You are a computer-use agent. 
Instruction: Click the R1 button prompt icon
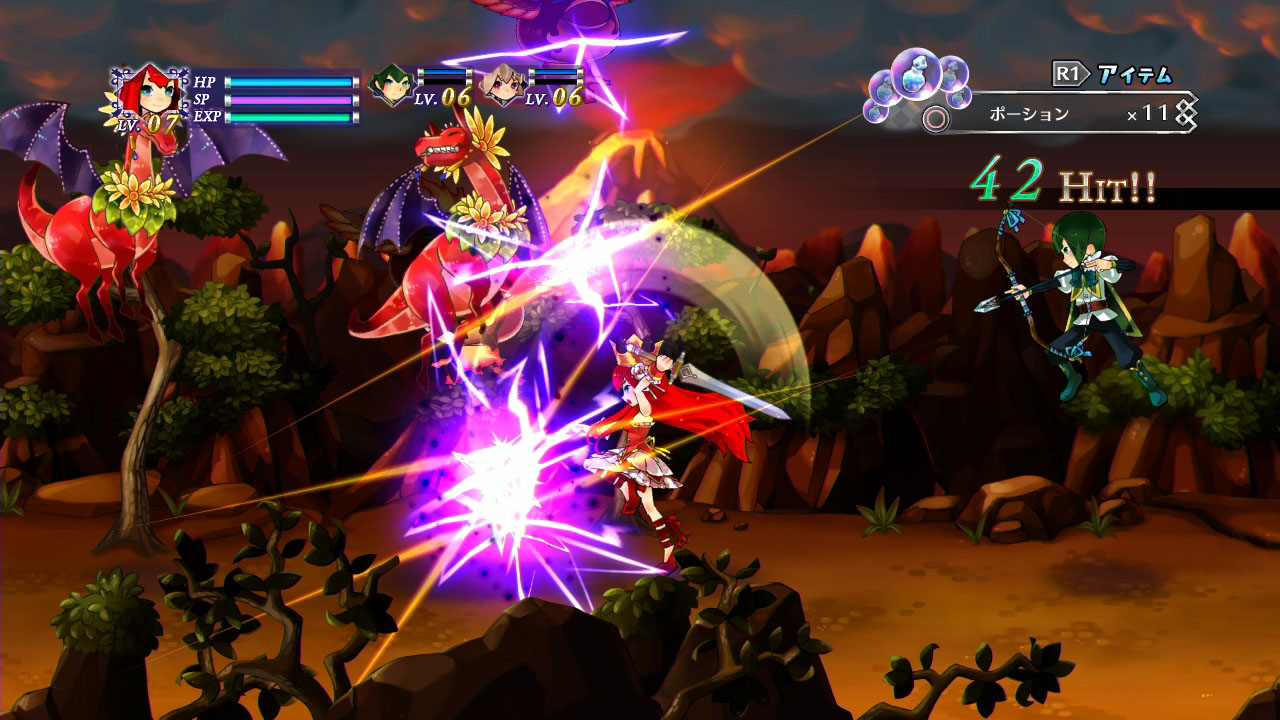pos(1066,71)
